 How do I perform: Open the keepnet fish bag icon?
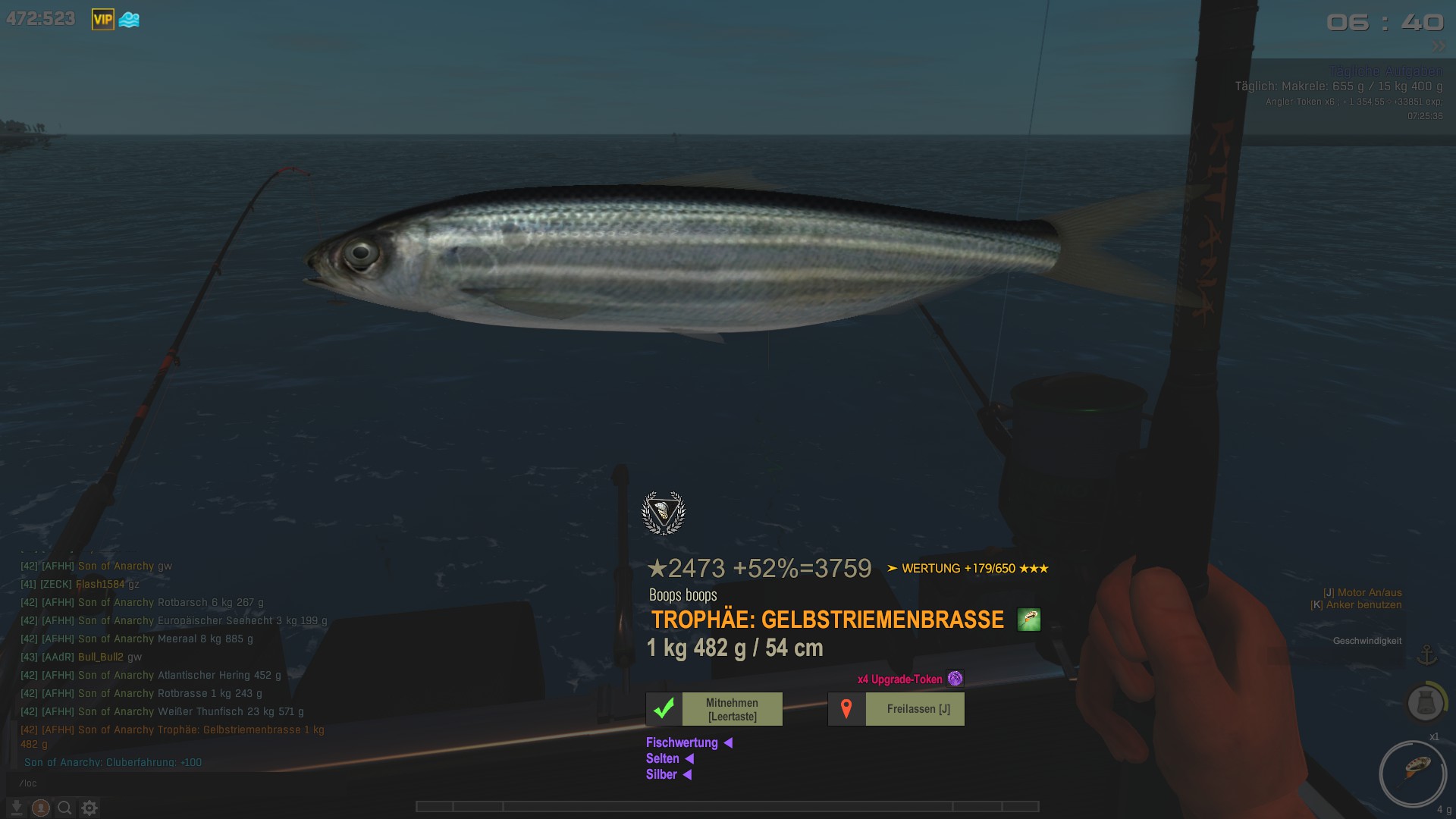coord(1425,703)
